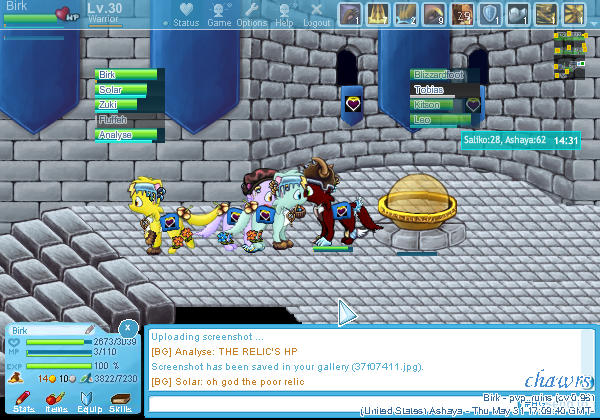Open the Skills book
This screenshot has height=420, width=600.
coord(119,402)
